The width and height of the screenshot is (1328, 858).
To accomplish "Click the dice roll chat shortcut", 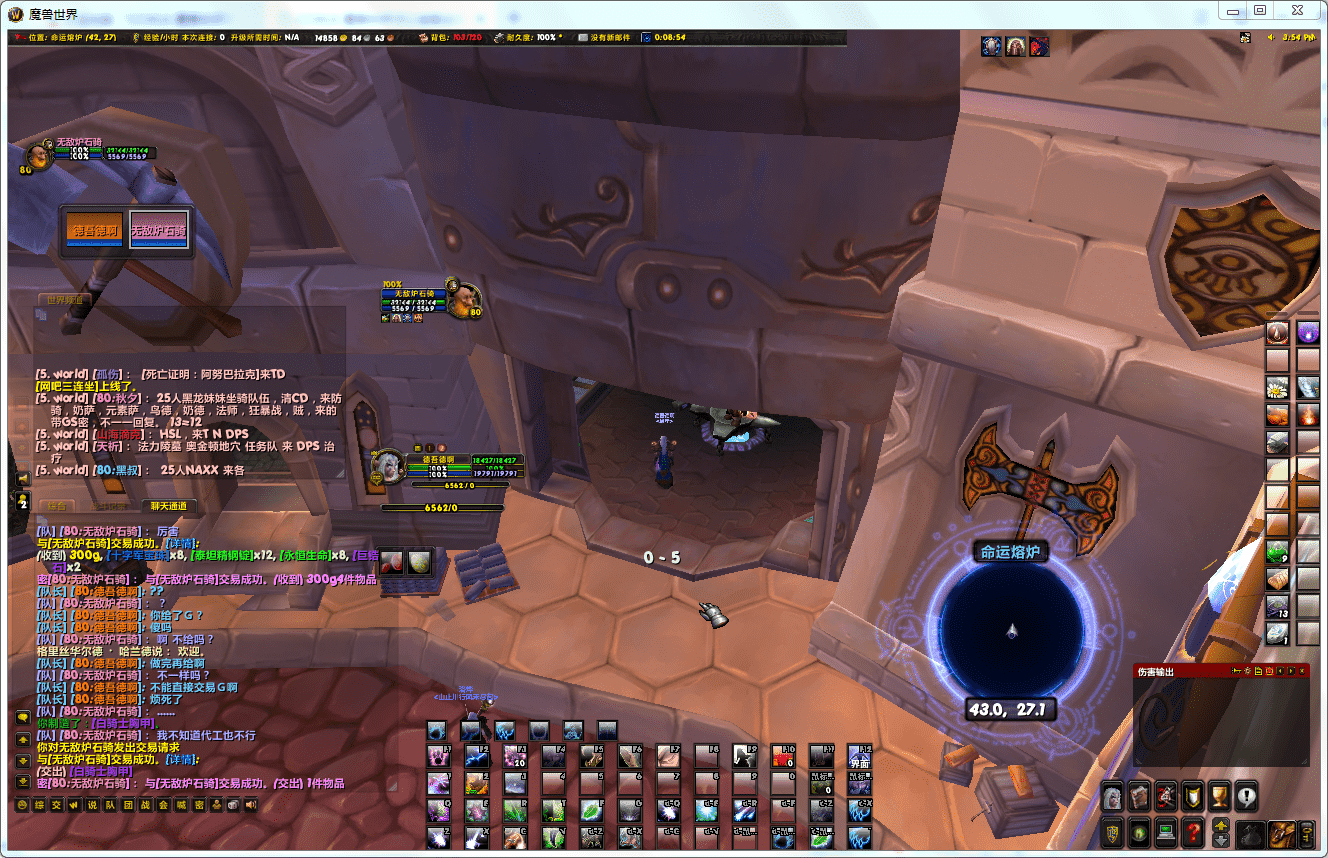I will point(233,805).
